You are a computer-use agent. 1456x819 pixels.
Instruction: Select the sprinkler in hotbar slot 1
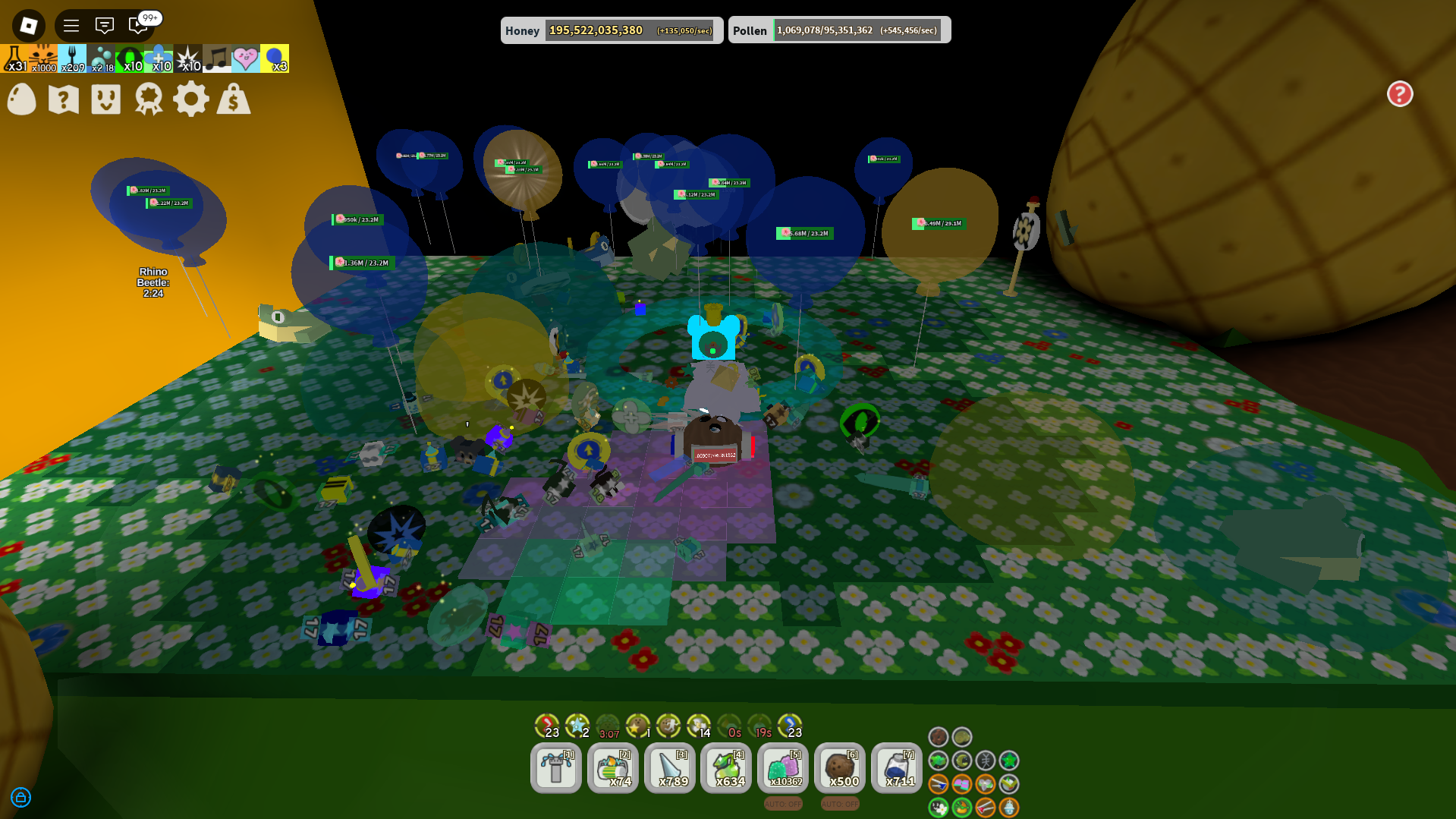(x=556, y=768)
